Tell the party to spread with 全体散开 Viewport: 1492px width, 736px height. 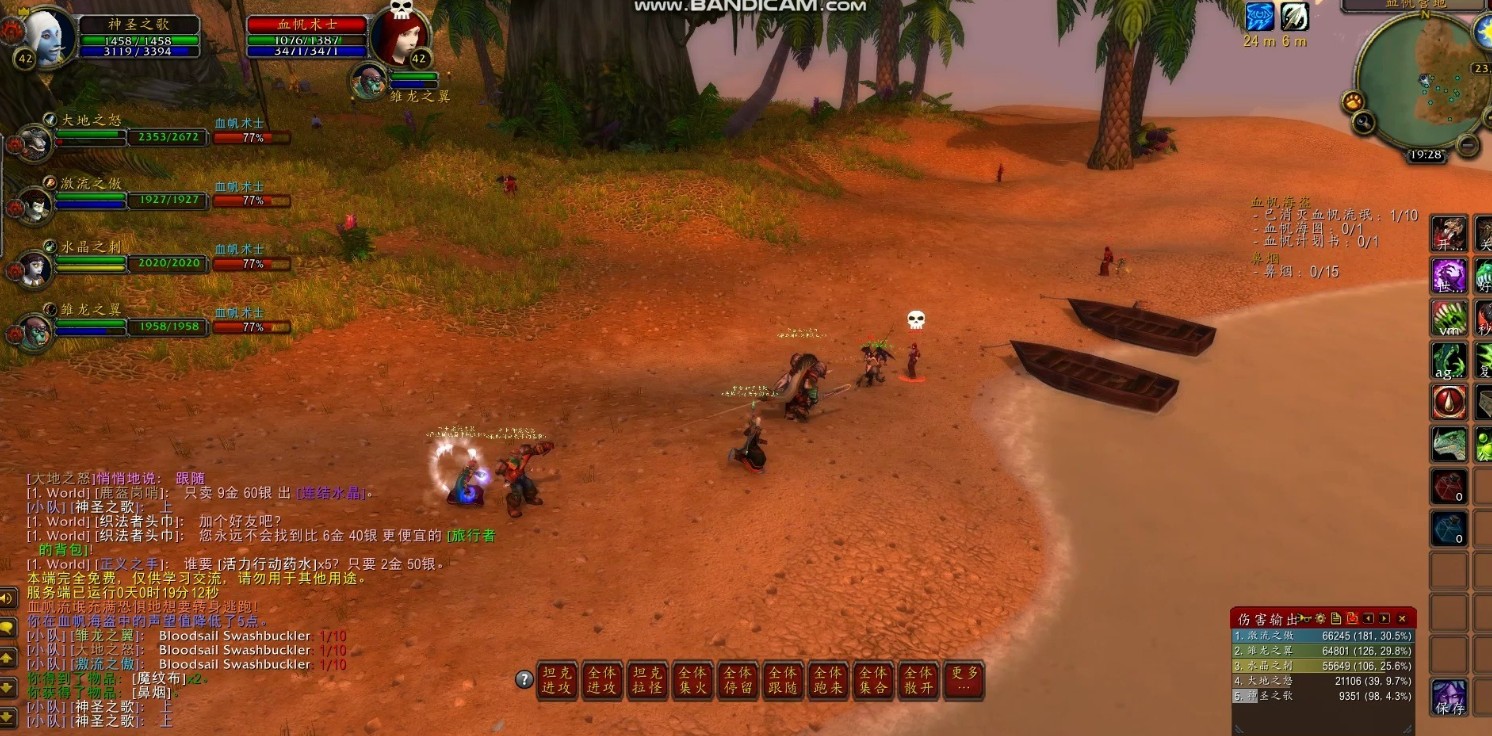[918, 680]
